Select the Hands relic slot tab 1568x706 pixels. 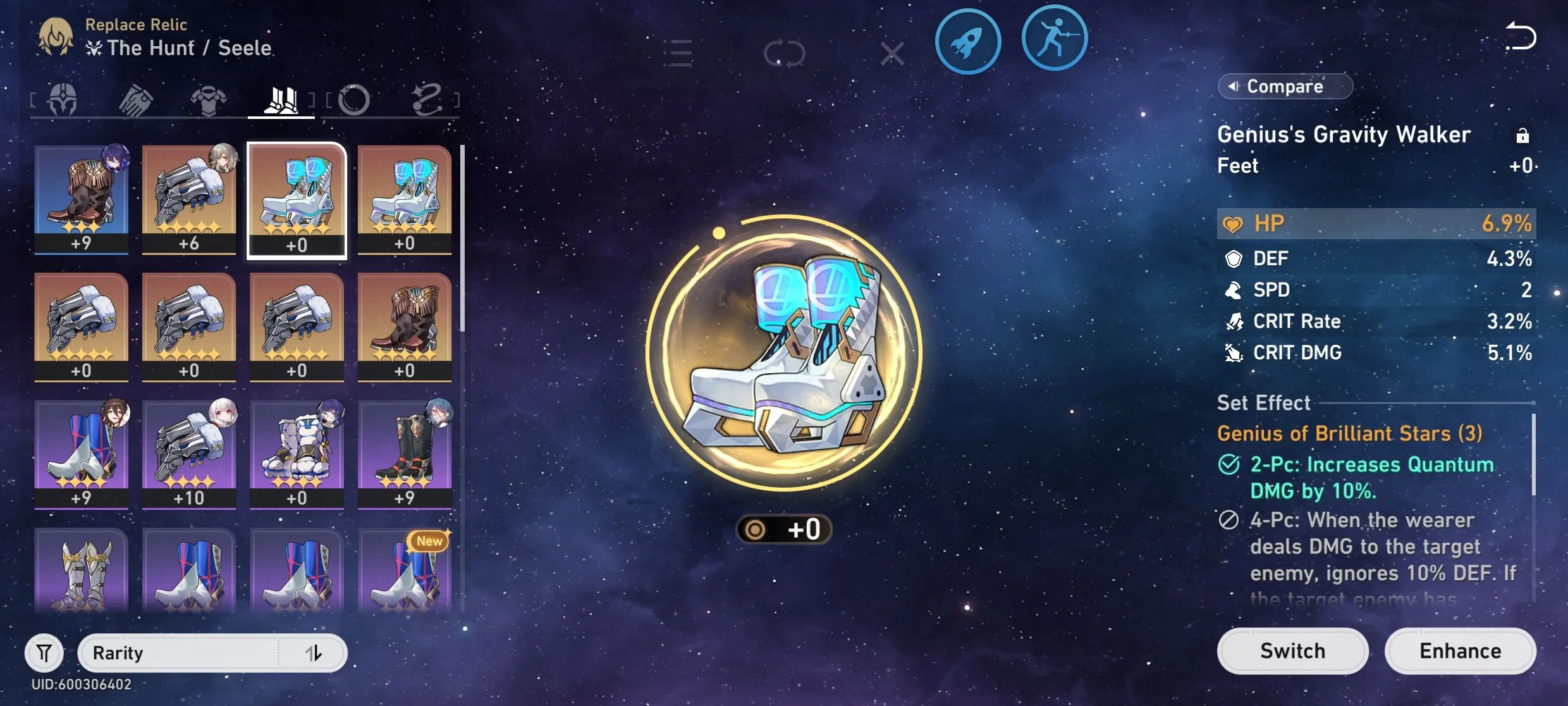pyautogui.click(x=135, y=98)
